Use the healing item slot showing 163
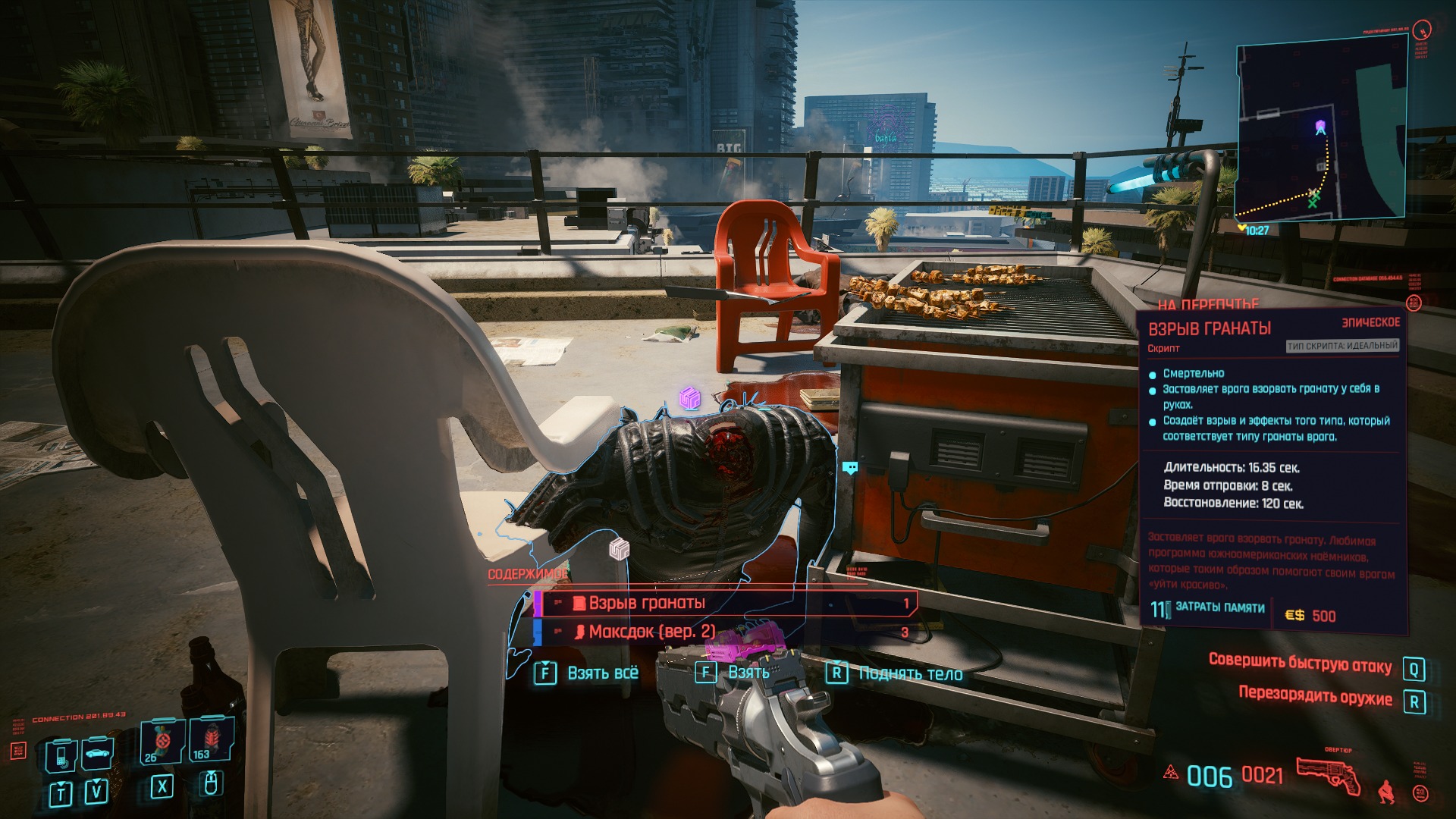This screenshot has width=1456, height=819. coord(210,739)
